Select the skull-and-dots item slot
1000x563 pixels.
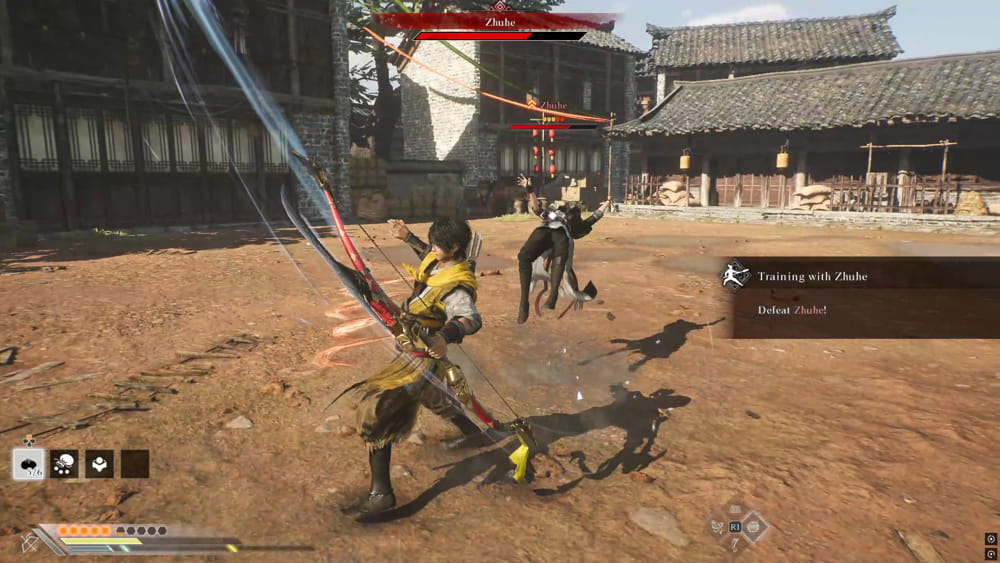64,463
